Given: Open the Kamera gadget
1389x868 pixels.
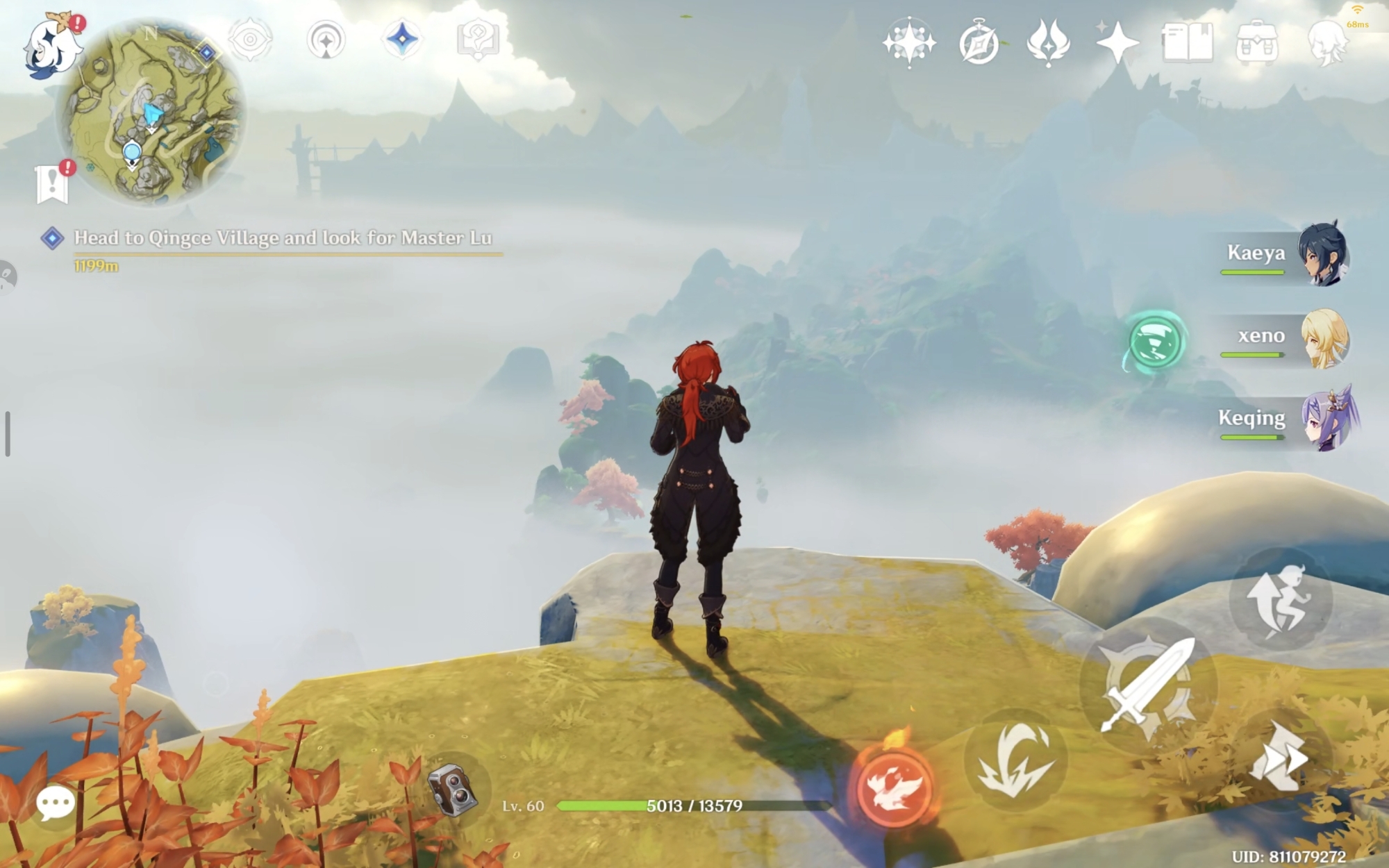Looking at the screenshot, I should pos(452,789).
